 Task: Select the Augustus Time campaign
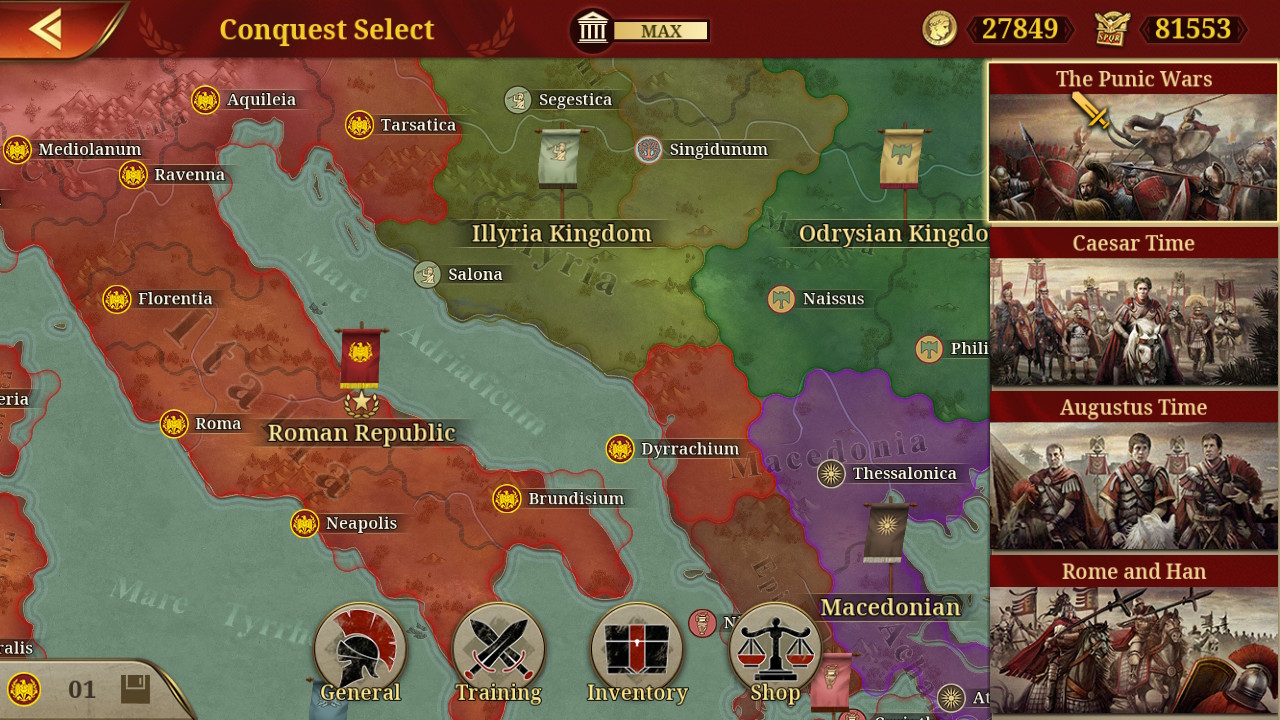pos(1133,473)
